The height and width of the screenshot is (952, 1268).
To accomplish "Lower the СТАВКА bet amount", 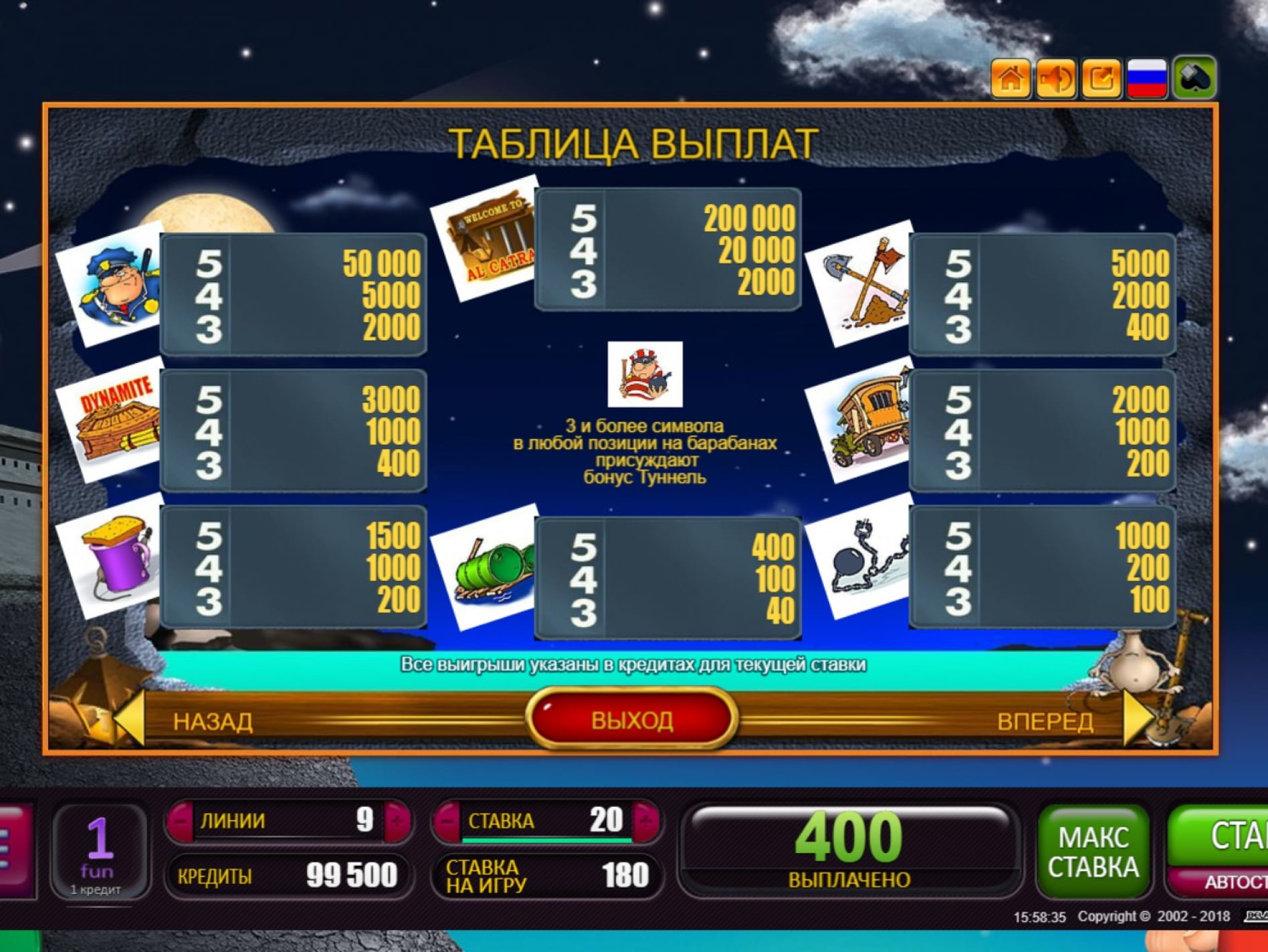I will [447, 820].
